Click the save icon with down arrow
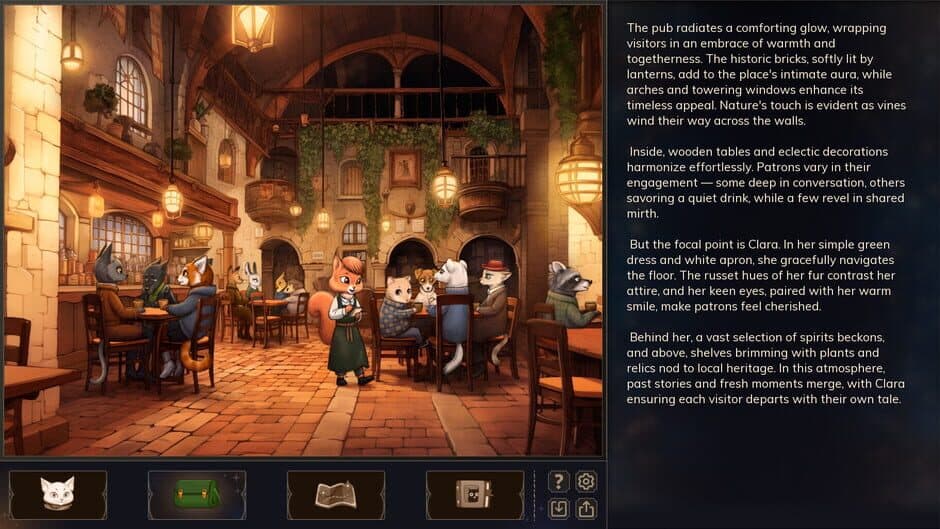940x529 pixels. [x=559, y=509]
